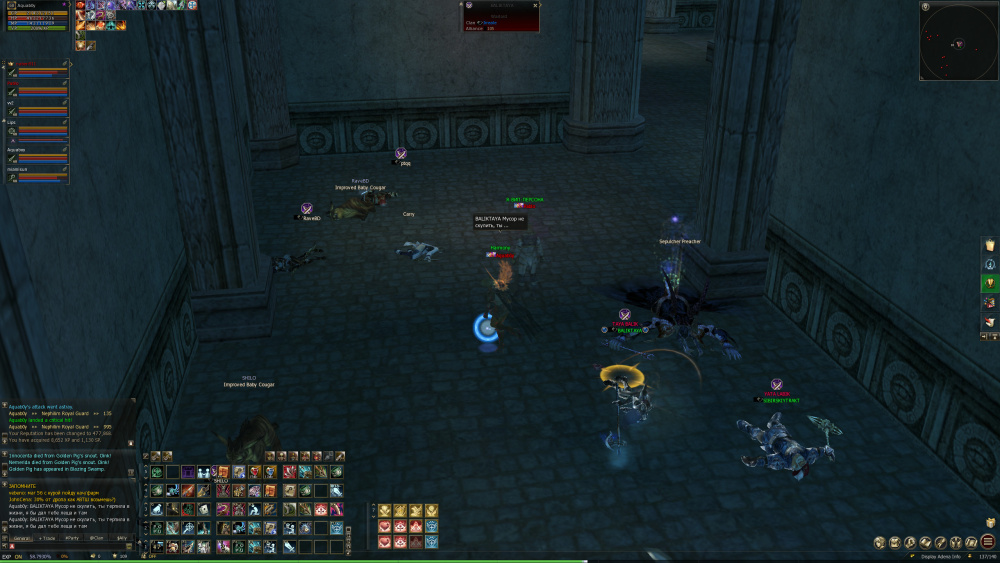Open the main system menu button

987,542
